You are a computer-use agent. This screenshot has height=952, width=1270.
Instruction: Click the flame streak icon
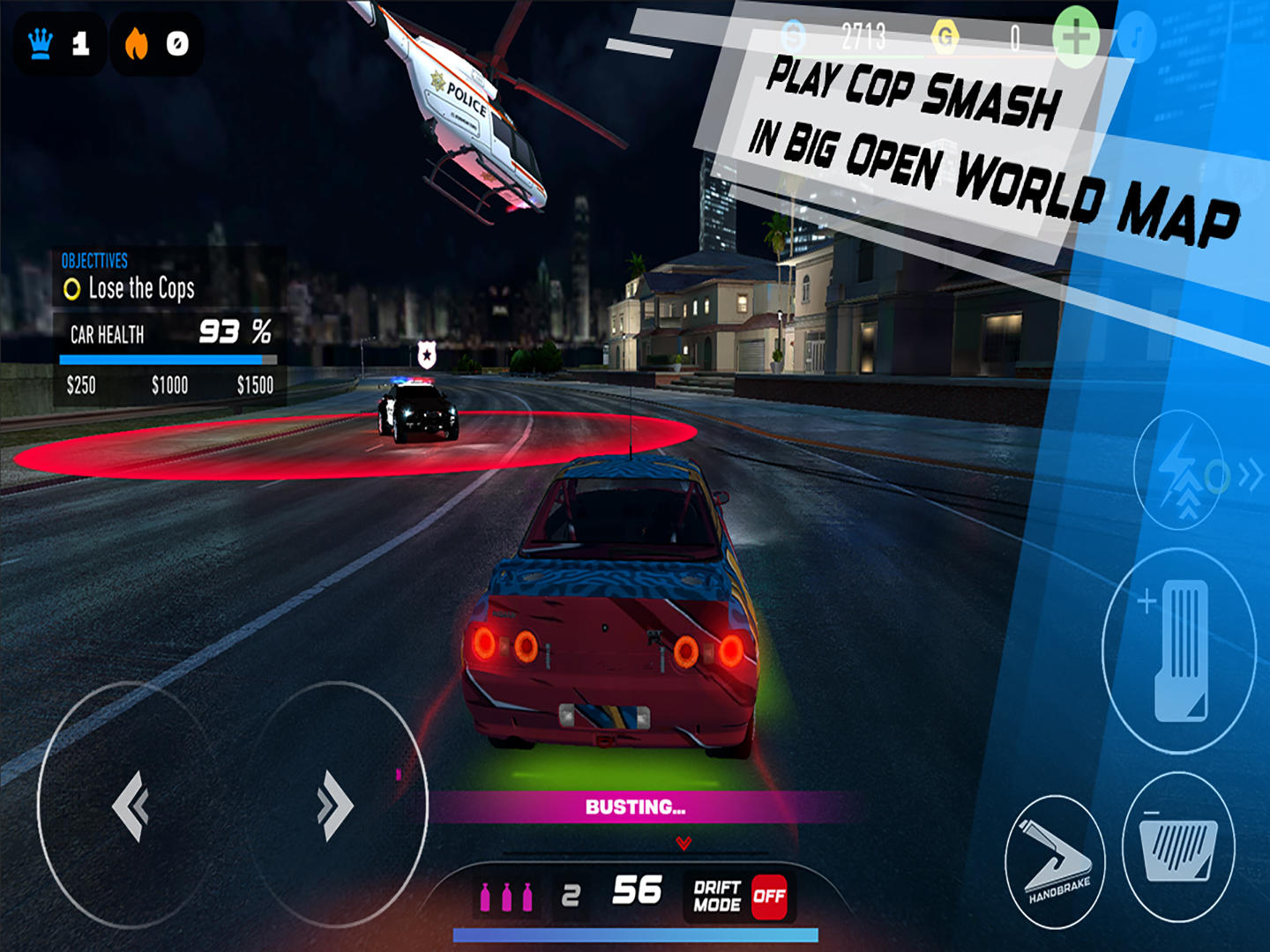tap(138, 42)
